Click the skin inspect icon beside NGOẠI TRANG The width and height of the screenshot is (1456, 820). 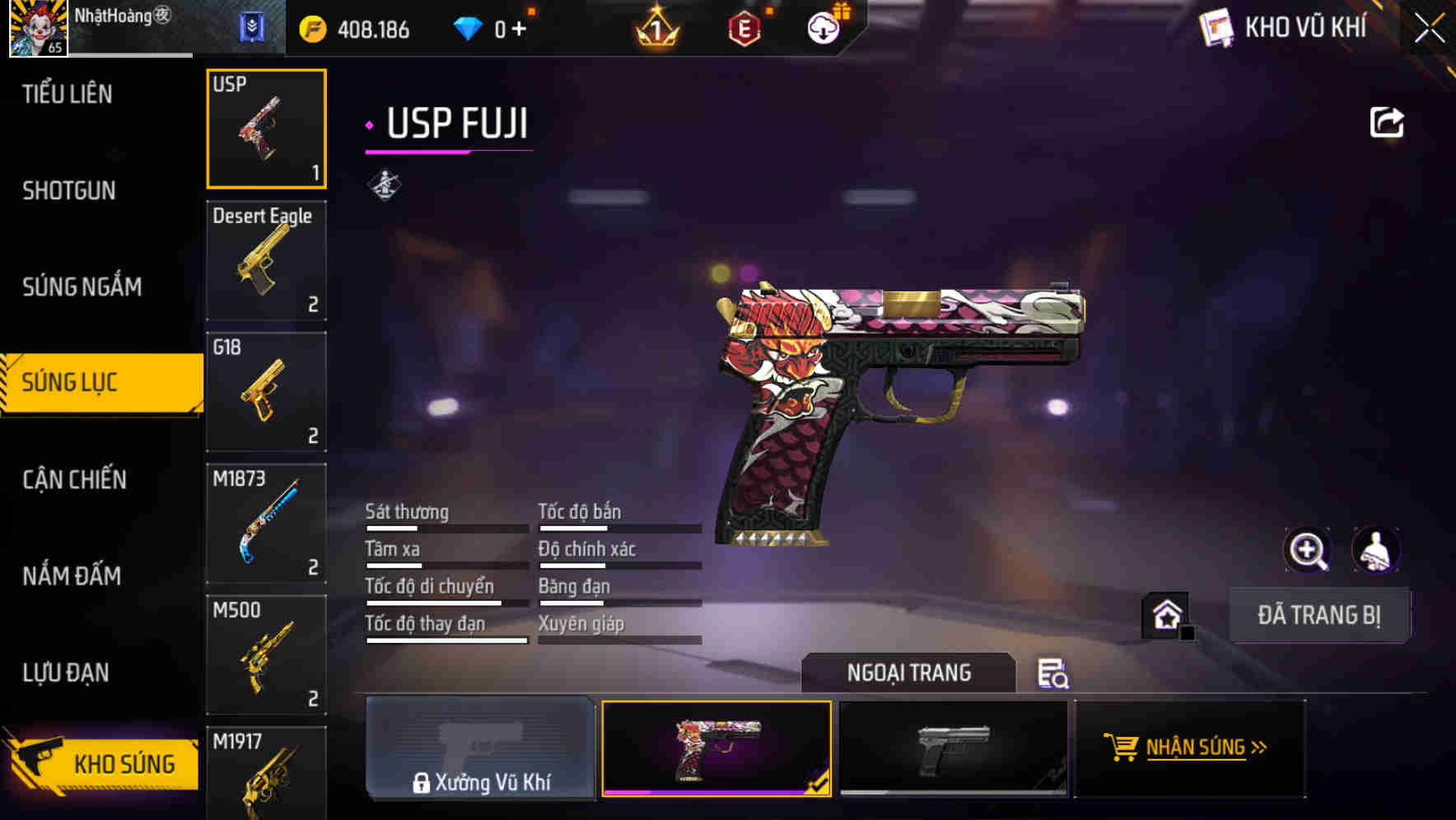1052,675
